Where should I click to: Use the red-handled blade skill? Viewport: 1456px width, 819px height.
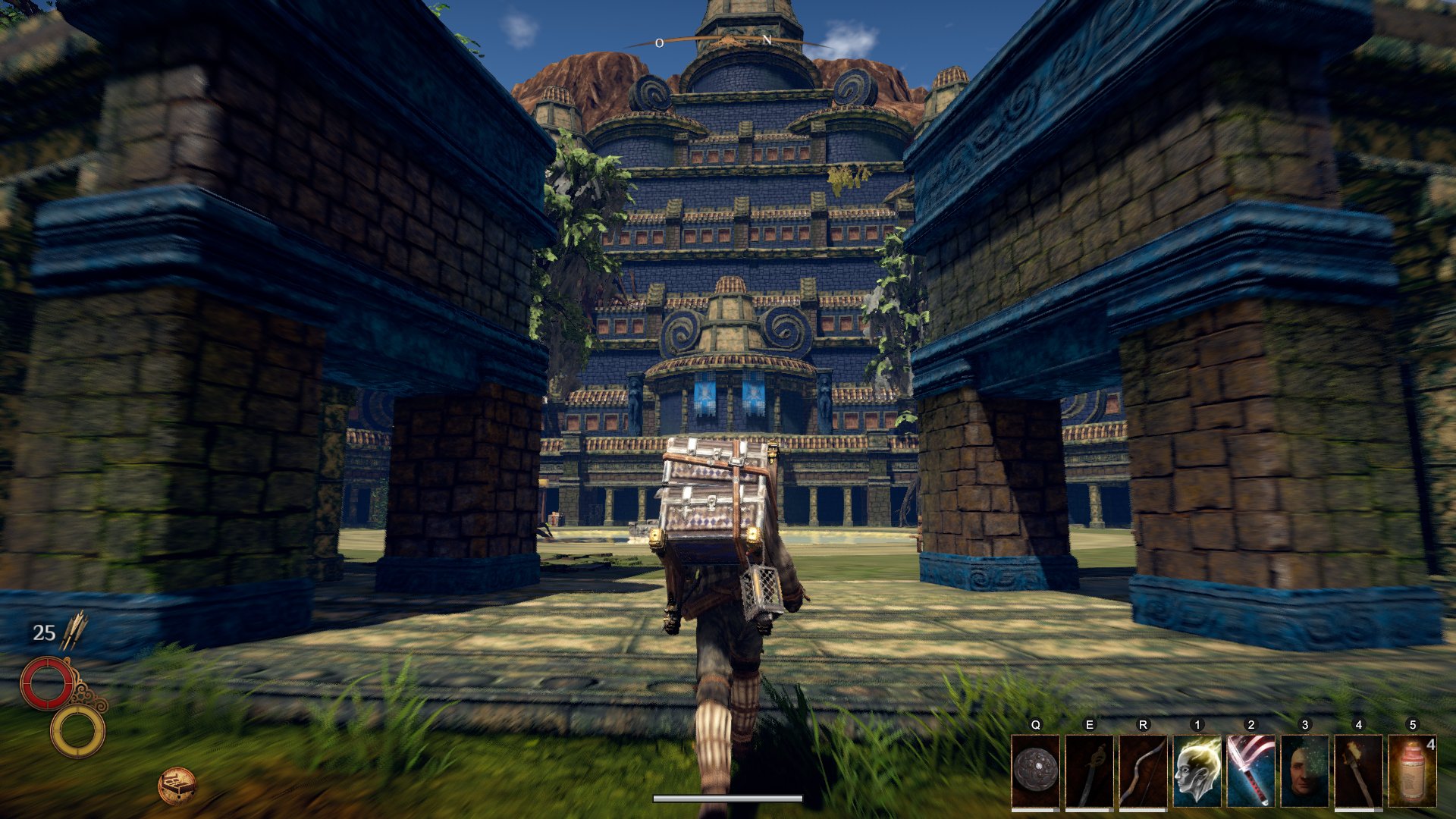tap(1251, 770)
